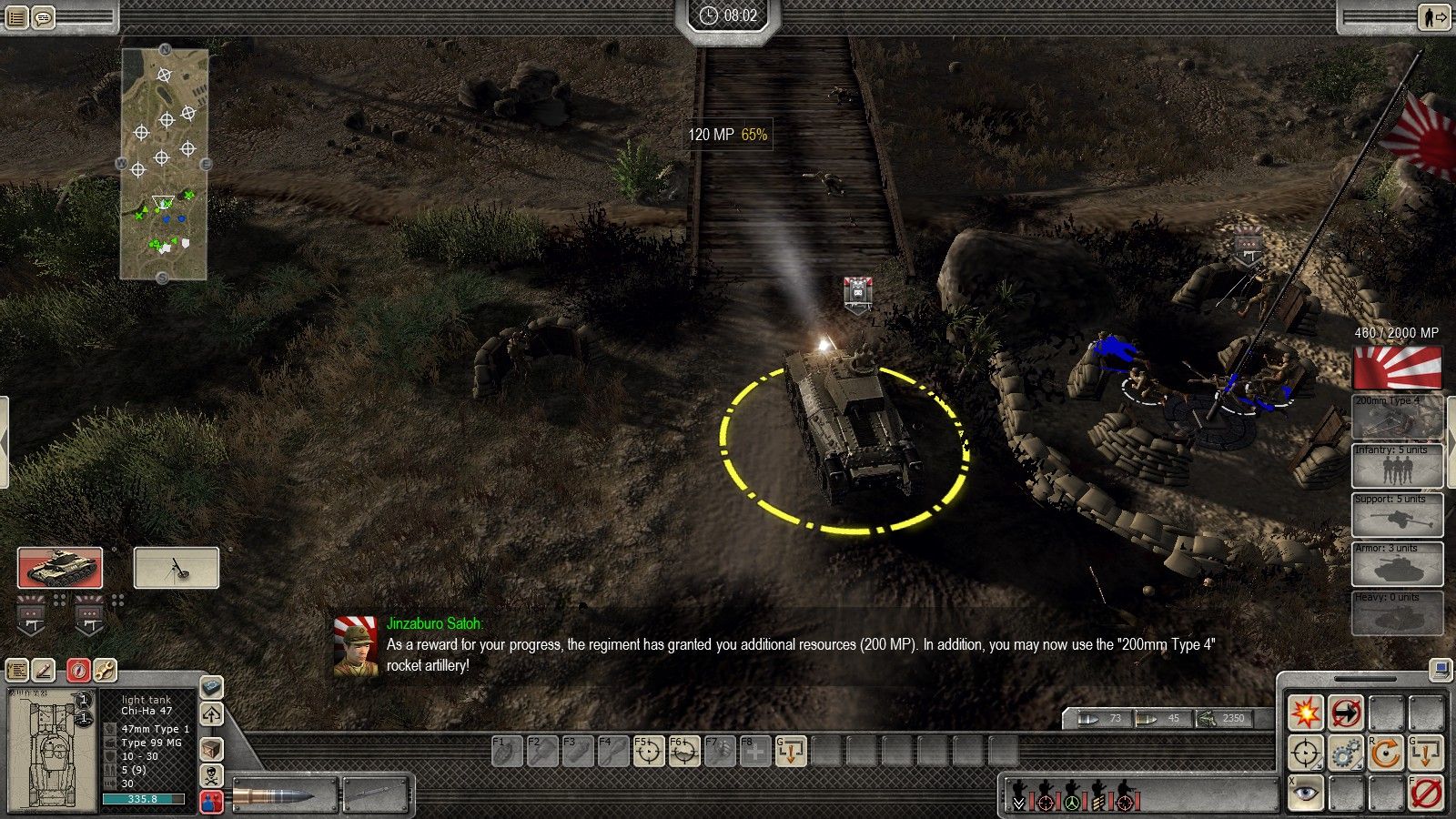This screenshot has height=819, width=1456.
Task: Open the main menu list button
Action: tap(16, 16)
